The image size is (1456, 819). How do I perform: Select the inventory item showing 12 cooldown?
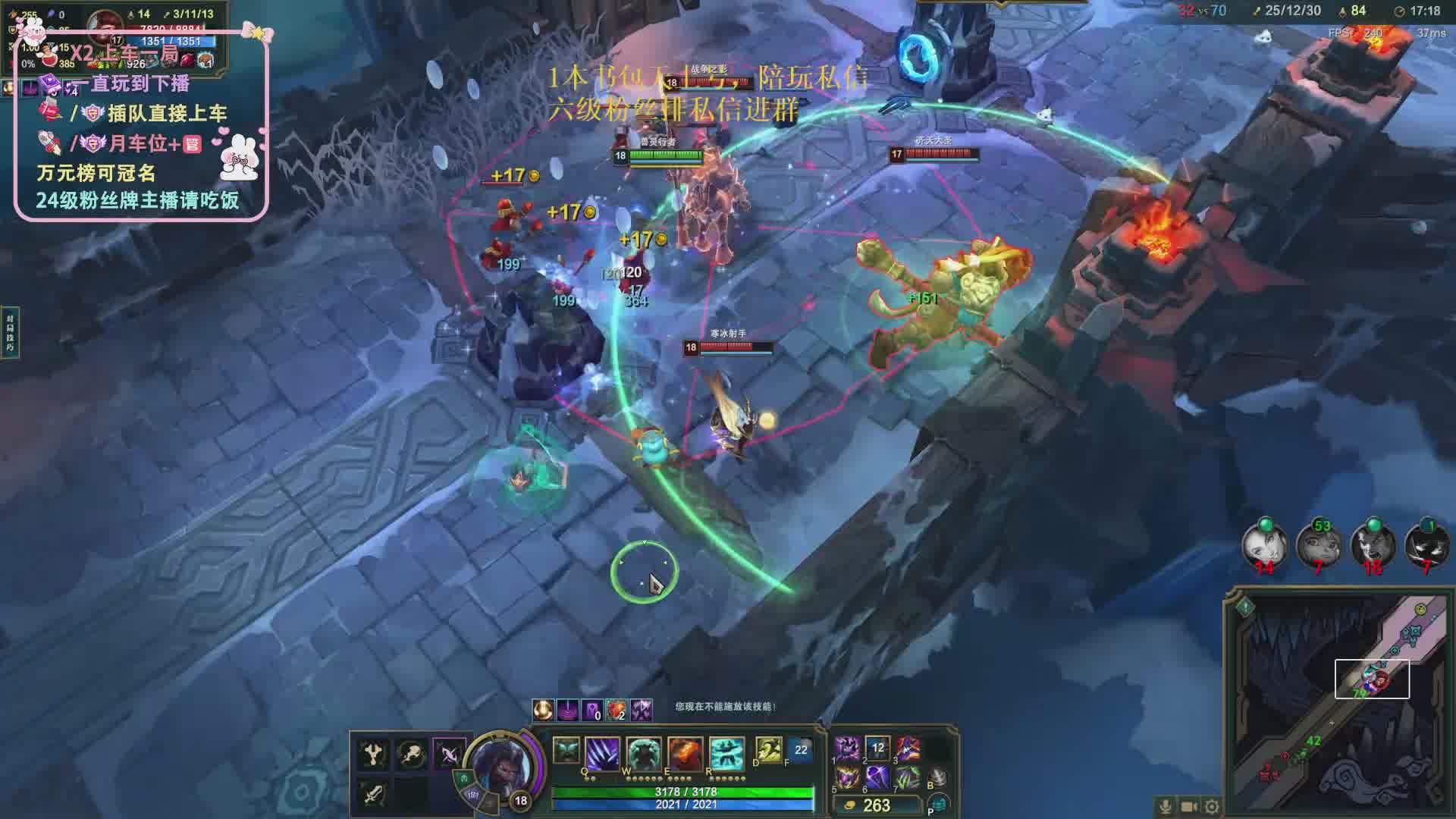(x=877, y=748)
